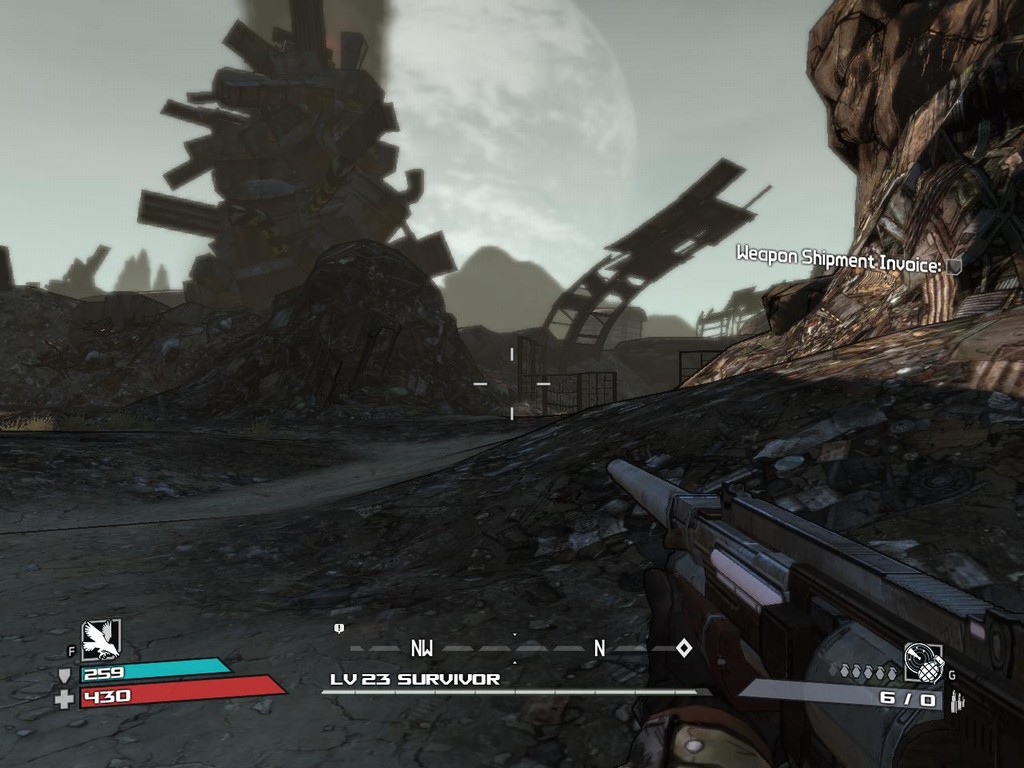Select the exclamation quest marker on the compass
1024x768 pixels.
339,629
